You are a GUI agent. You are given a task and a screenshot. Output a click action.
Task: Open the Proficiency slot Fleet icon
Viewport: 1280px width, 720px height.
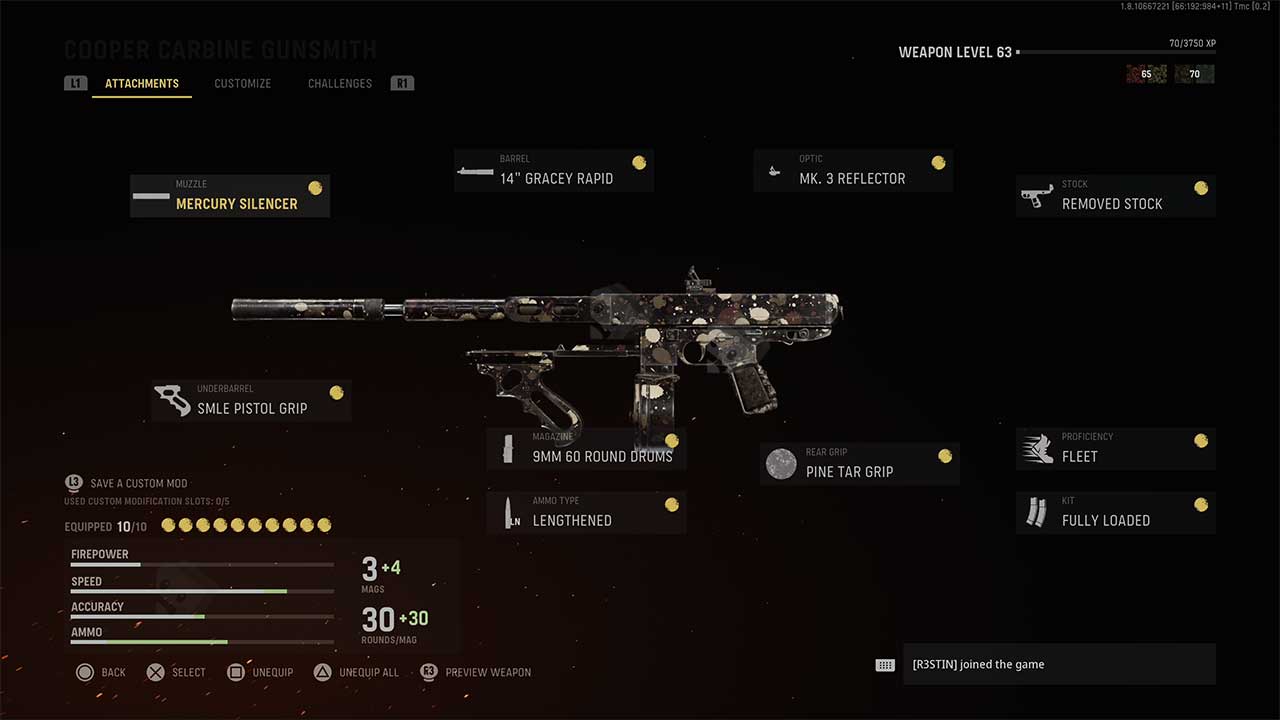point(1036,448)
